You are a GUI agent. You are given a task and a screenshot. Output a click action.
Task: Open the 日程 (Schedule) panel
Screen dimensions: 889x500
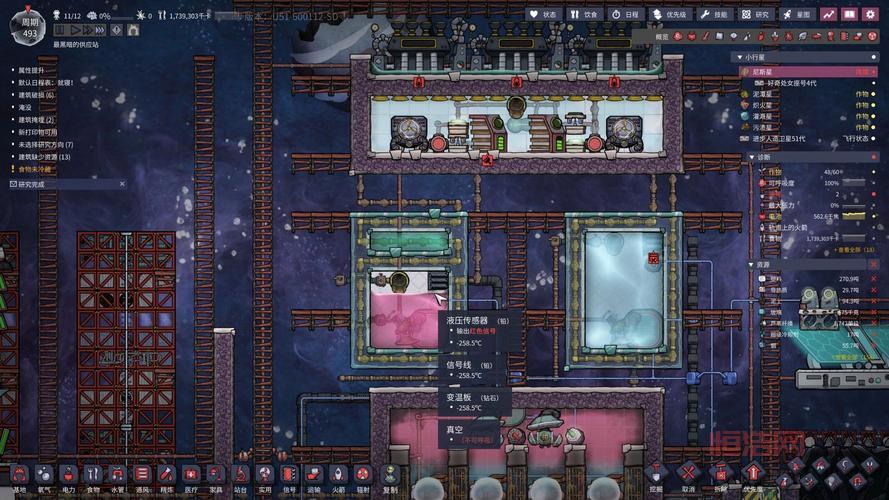[624, 14]
